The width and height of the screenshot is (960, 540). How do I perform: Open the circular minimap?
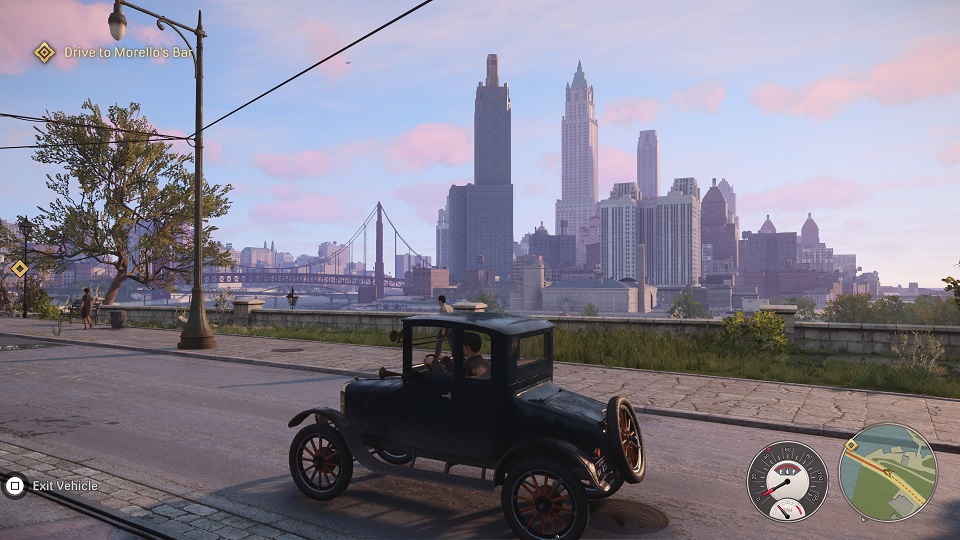click(887, 472)
